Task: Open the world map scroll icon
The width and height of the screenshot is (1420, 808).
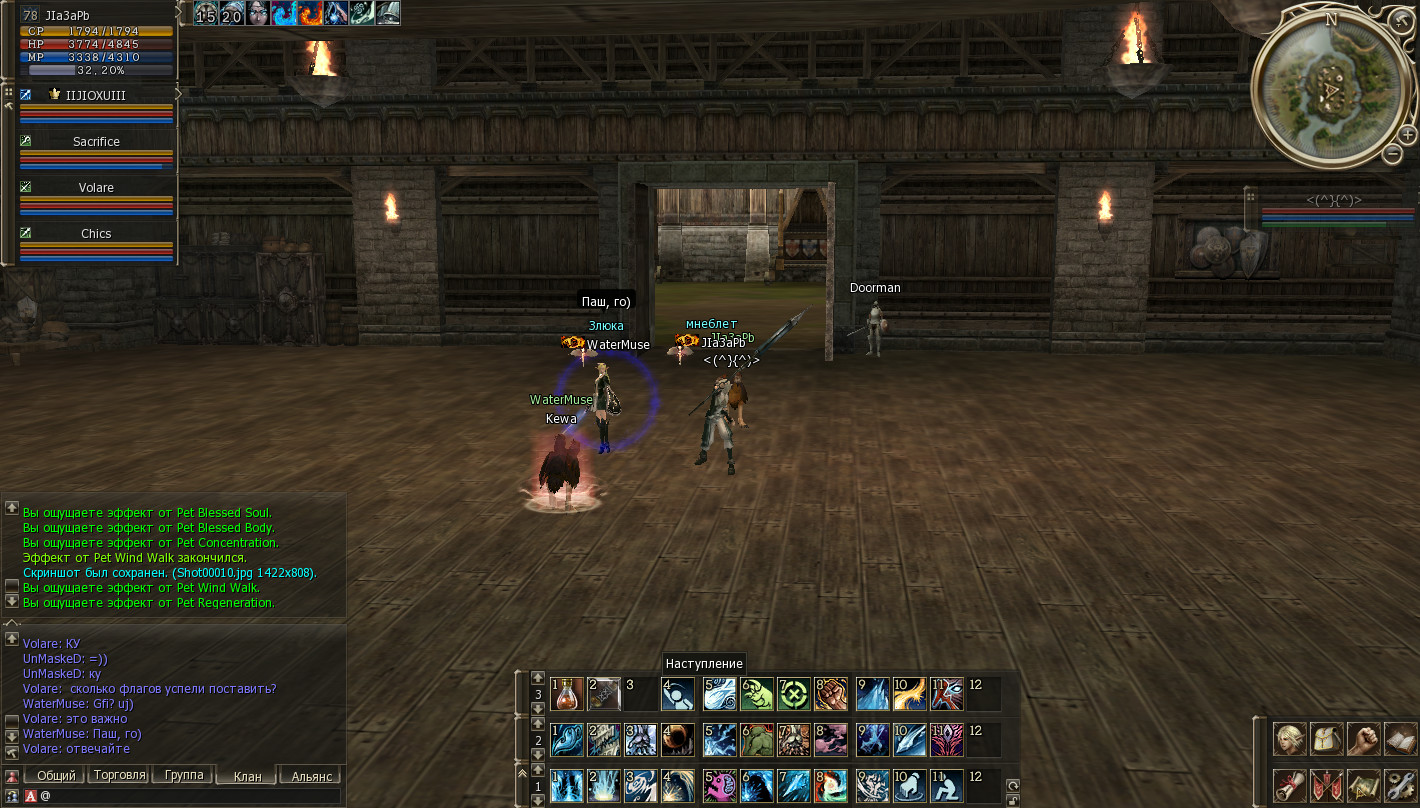Action: tap(1363, 785)
